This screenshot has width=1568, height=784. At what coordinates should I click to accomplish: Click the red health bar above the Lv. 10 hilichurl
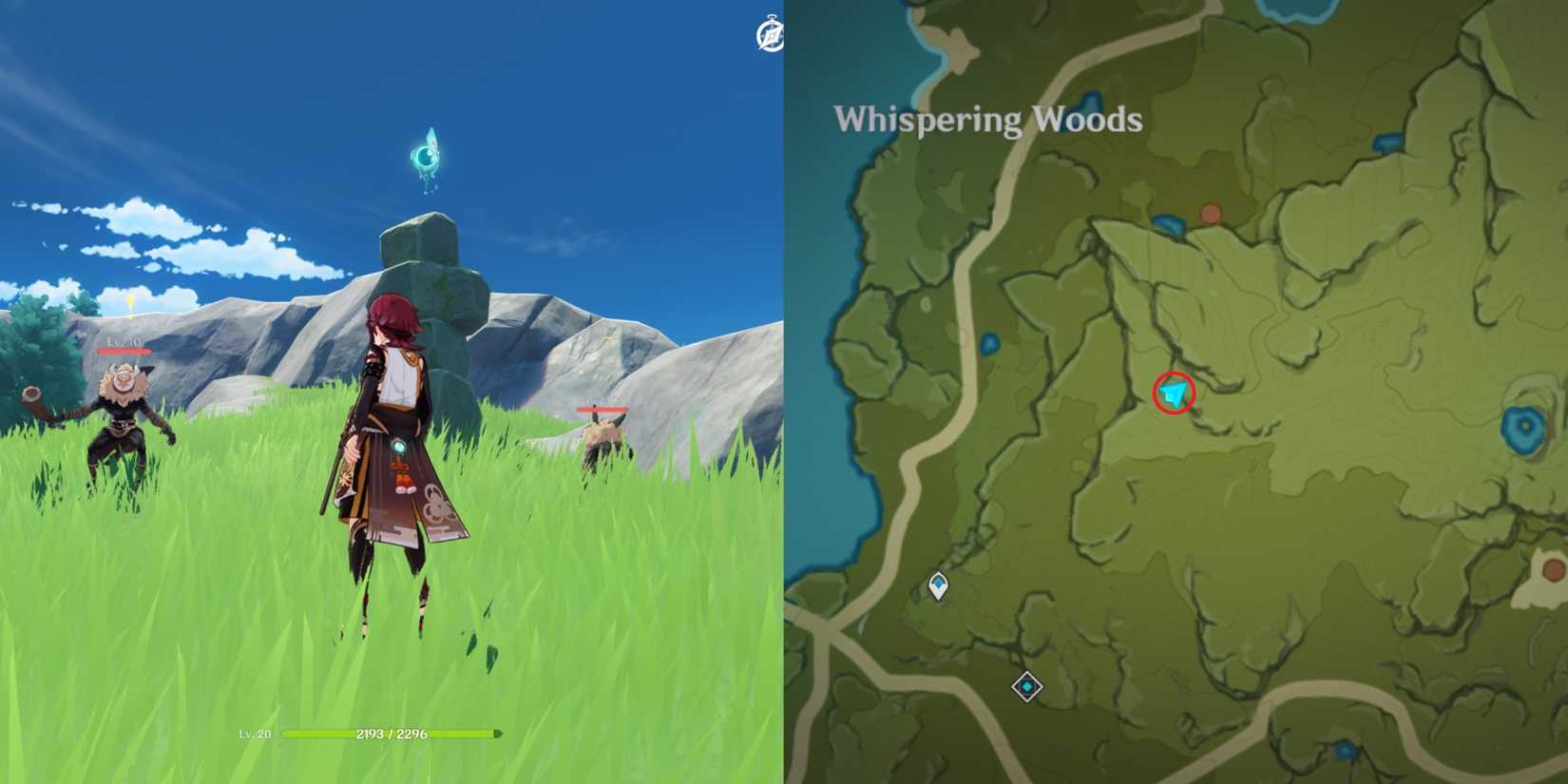124,351
